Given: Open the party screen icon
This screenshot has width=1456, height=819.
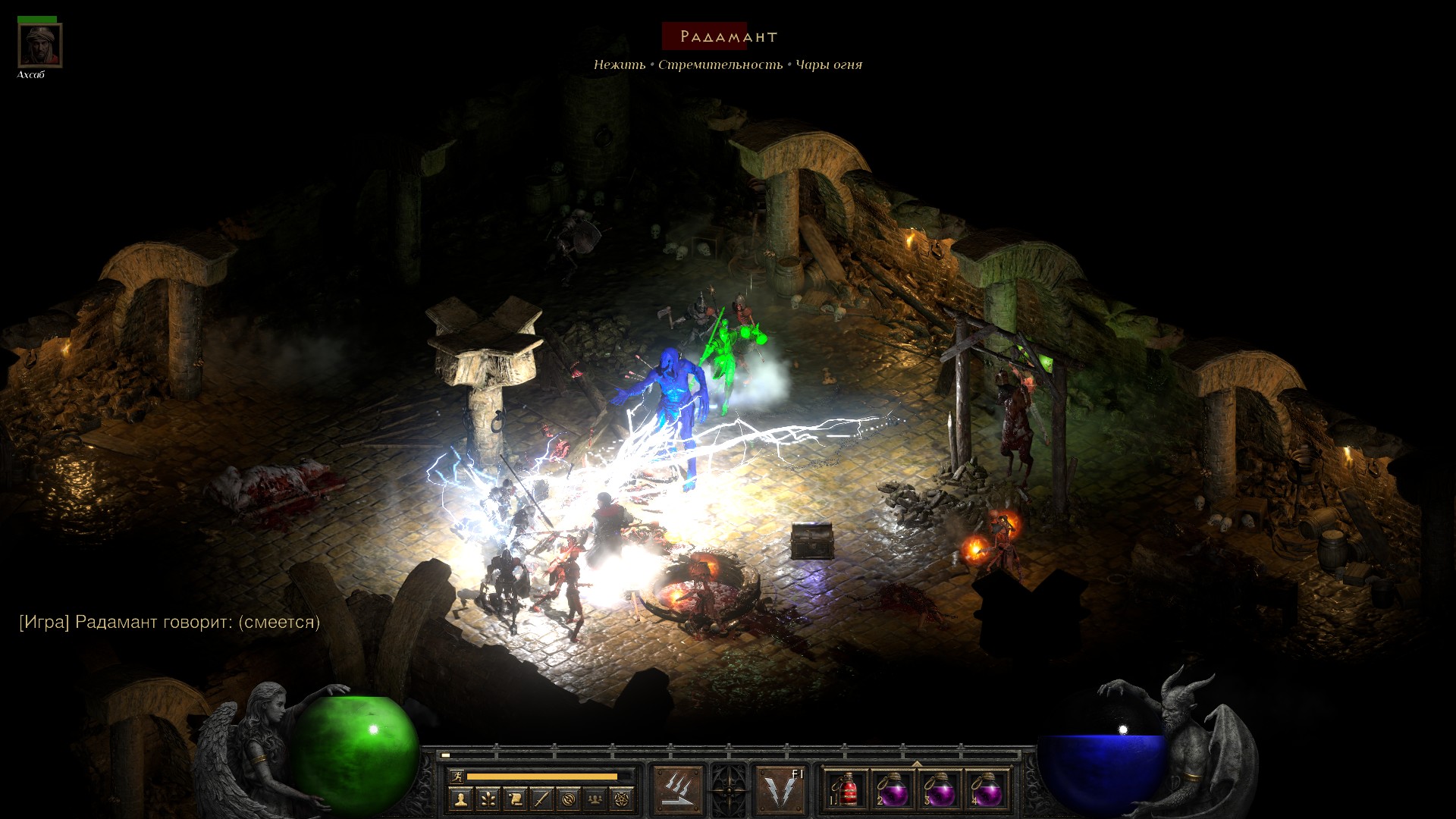Looking at the screenshot, I should [x=595, y=799].
